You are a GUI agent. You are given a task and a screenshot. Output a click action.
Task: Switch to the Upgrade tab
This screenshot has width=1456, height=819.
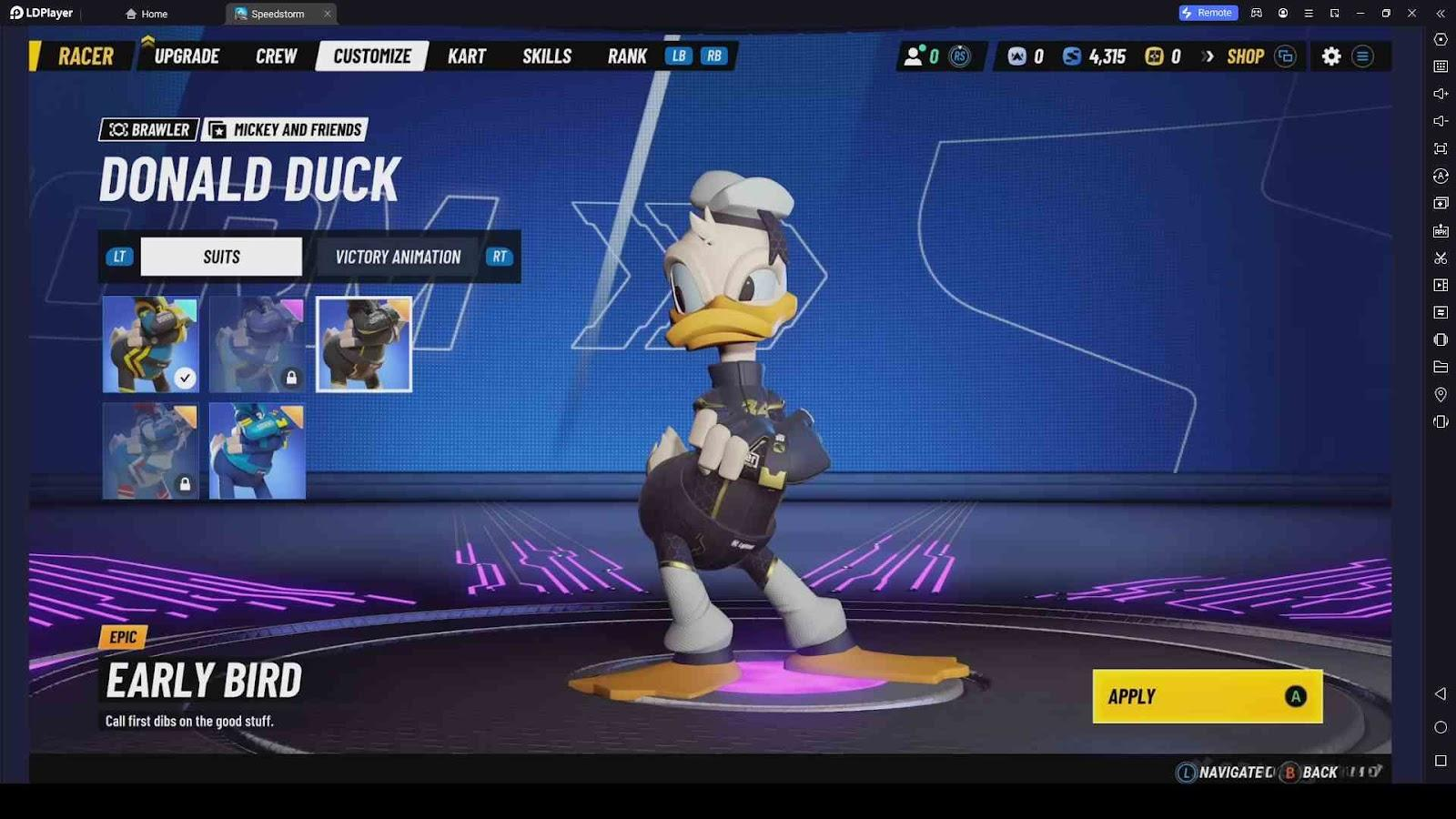point(187,56)
